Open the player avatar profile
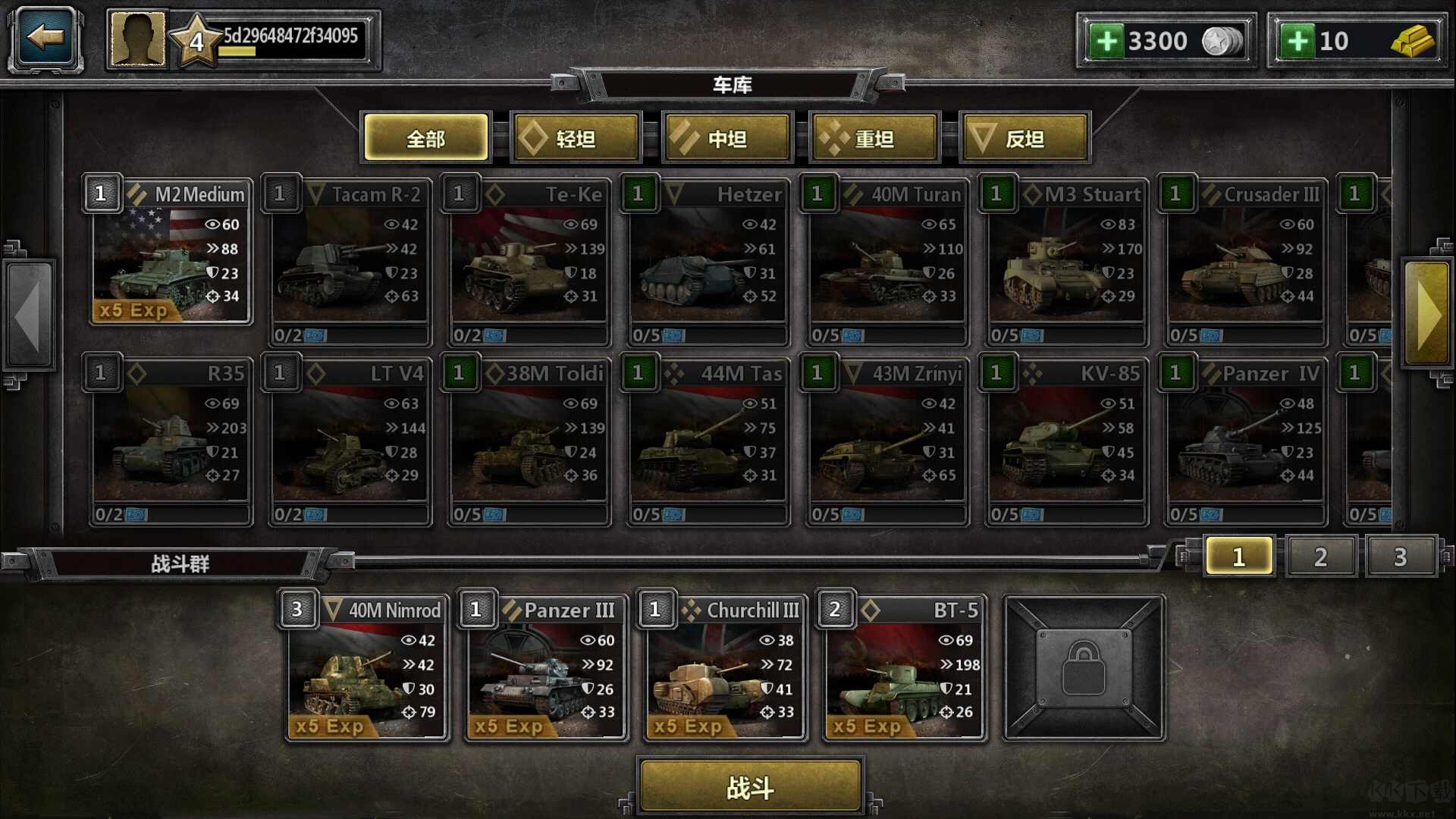Viewport: 1456px width, 819px height. [136, 38]
